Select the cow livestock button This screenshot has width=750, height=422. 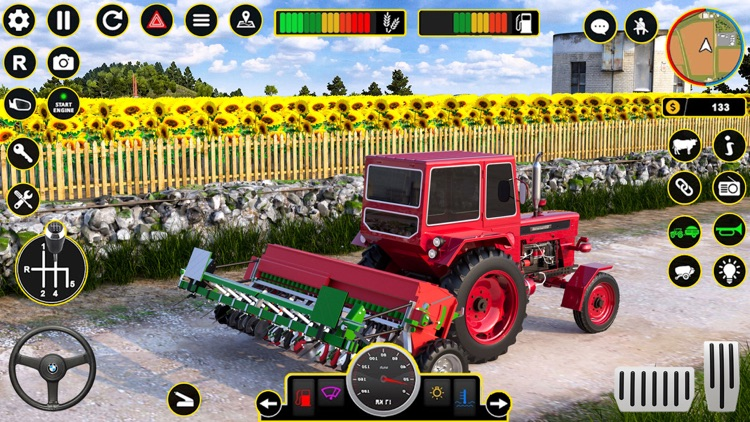(x=685, y=145)
